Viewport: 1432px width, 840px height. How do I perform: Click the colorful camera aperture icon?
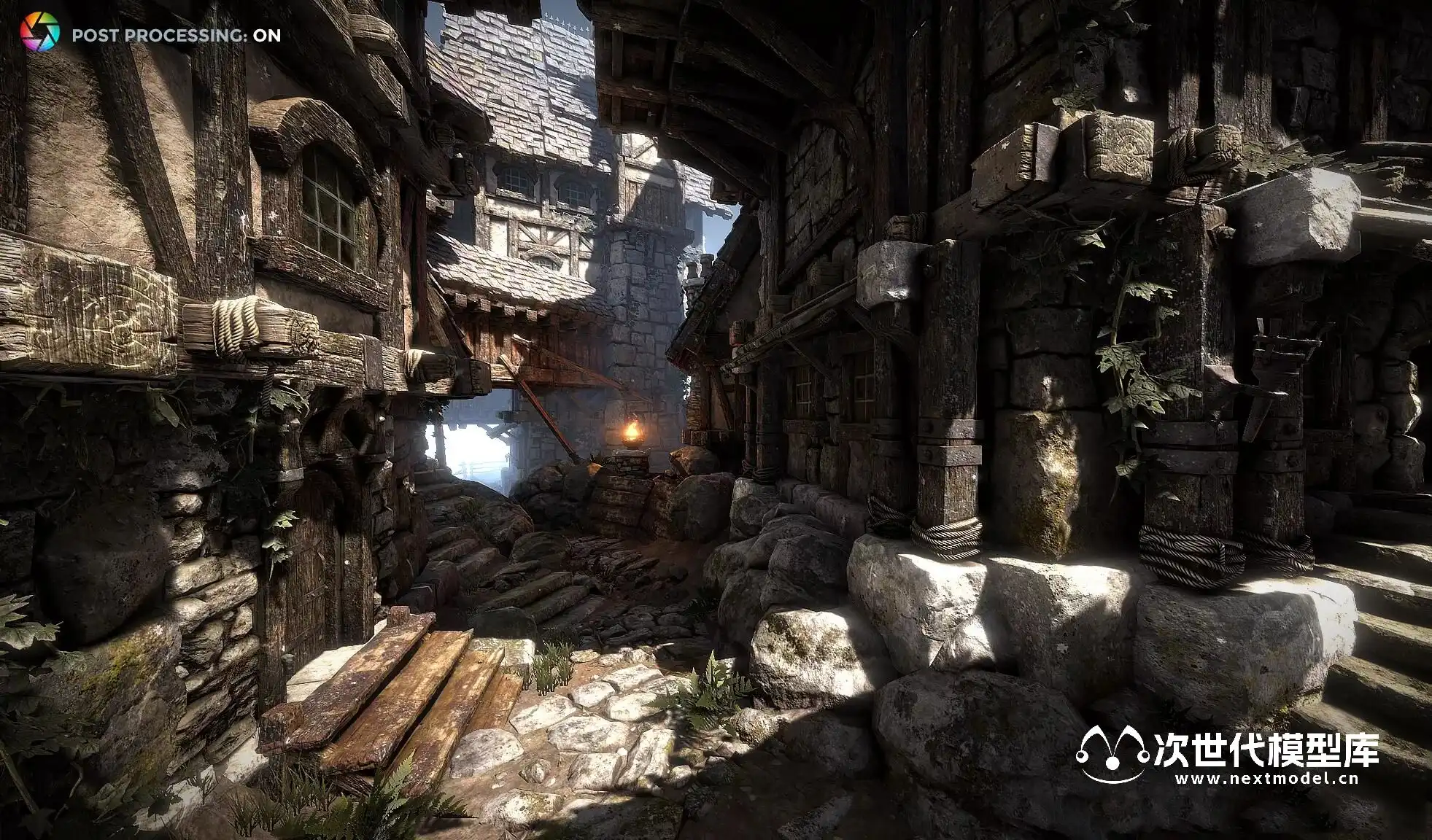pyautogui.click(x=39, y=33)
